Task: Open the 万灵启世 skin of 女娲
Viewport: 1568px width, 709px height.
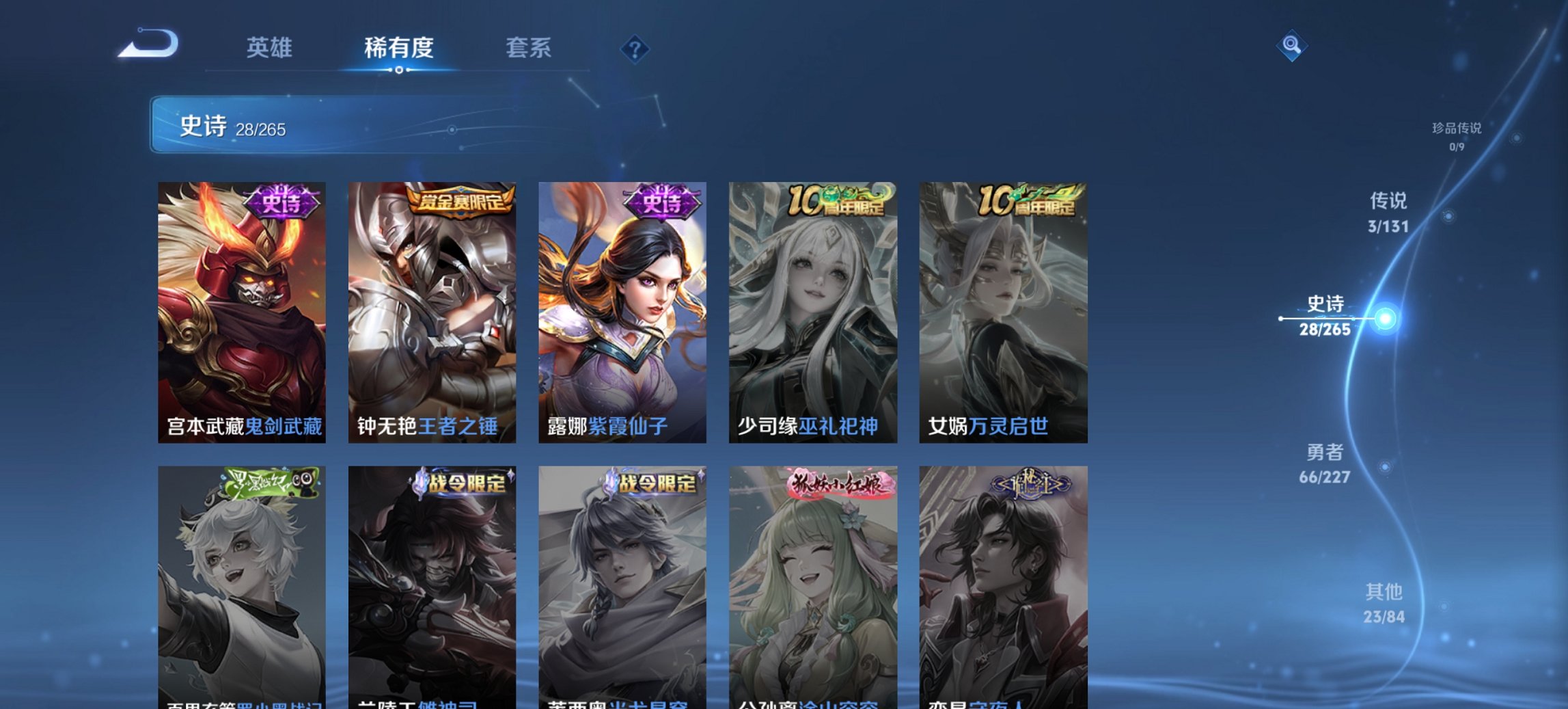Action: click(x=1003, y=308)
